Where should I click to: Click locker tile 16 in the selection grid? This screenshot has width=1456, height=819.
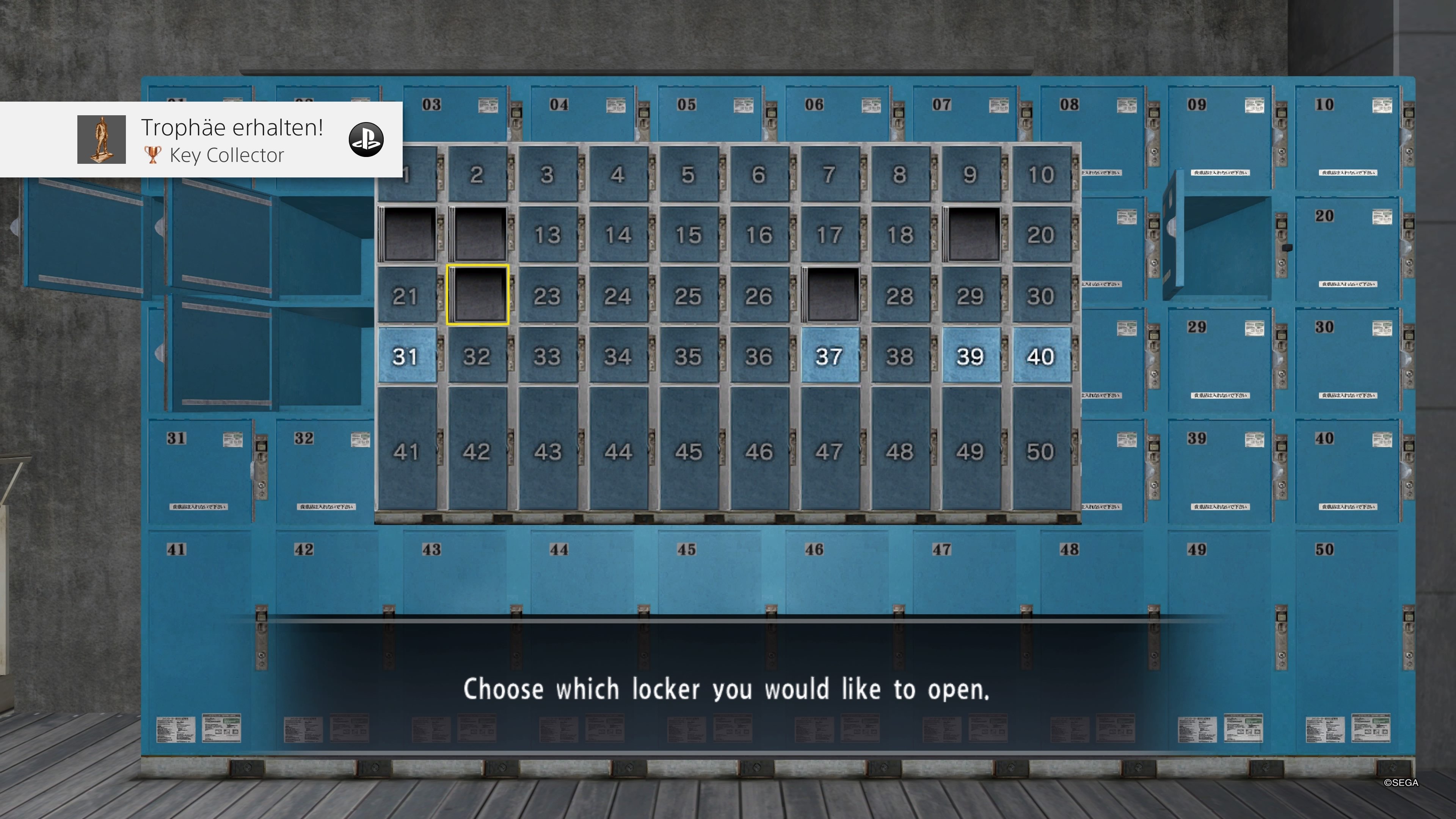pos(758,235)
